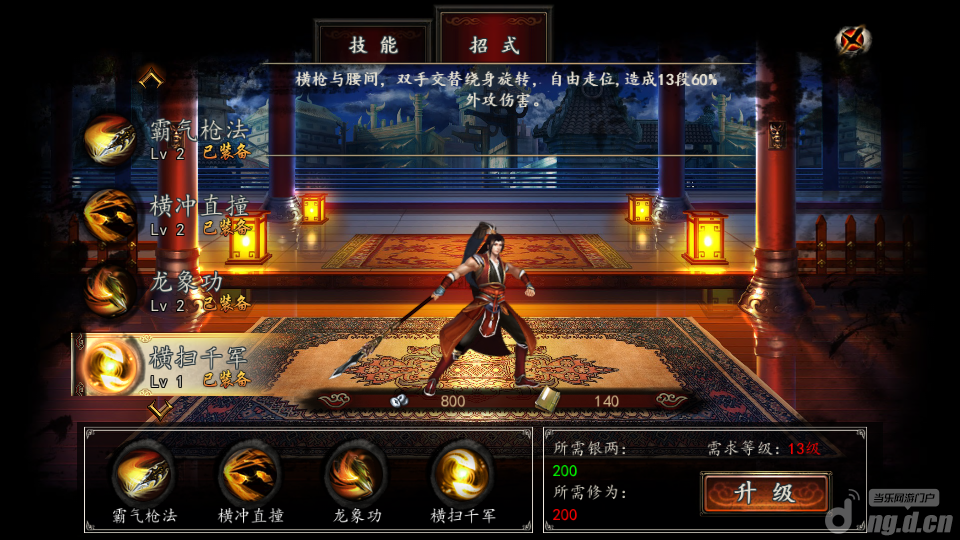Screen dimensions: 960x540
Task: Close the skills screen with the X
Action: 852,40
